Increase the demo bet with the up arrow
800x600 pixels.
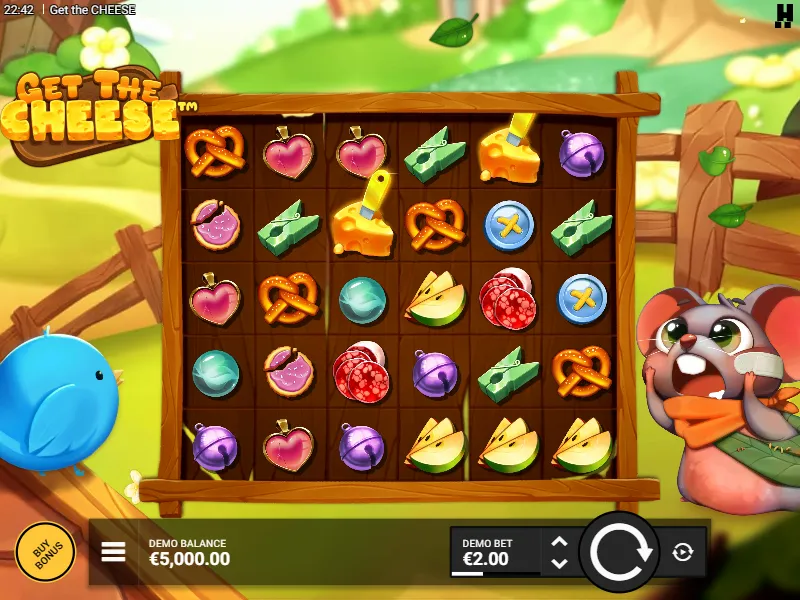pyautogui.click(x=560, y=542)
